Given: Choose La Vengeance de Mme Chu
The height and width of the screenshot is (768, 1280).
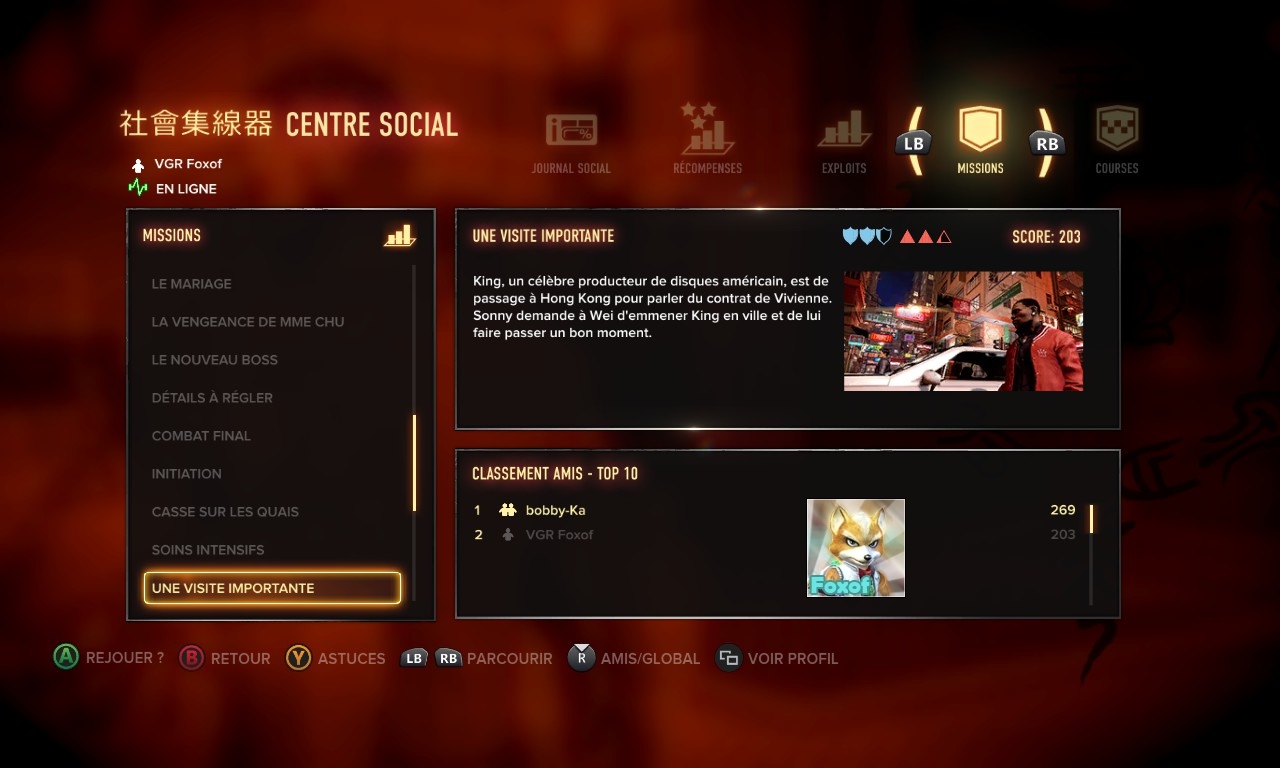Looking at the screenshot, I should click(x=248, y=322).
